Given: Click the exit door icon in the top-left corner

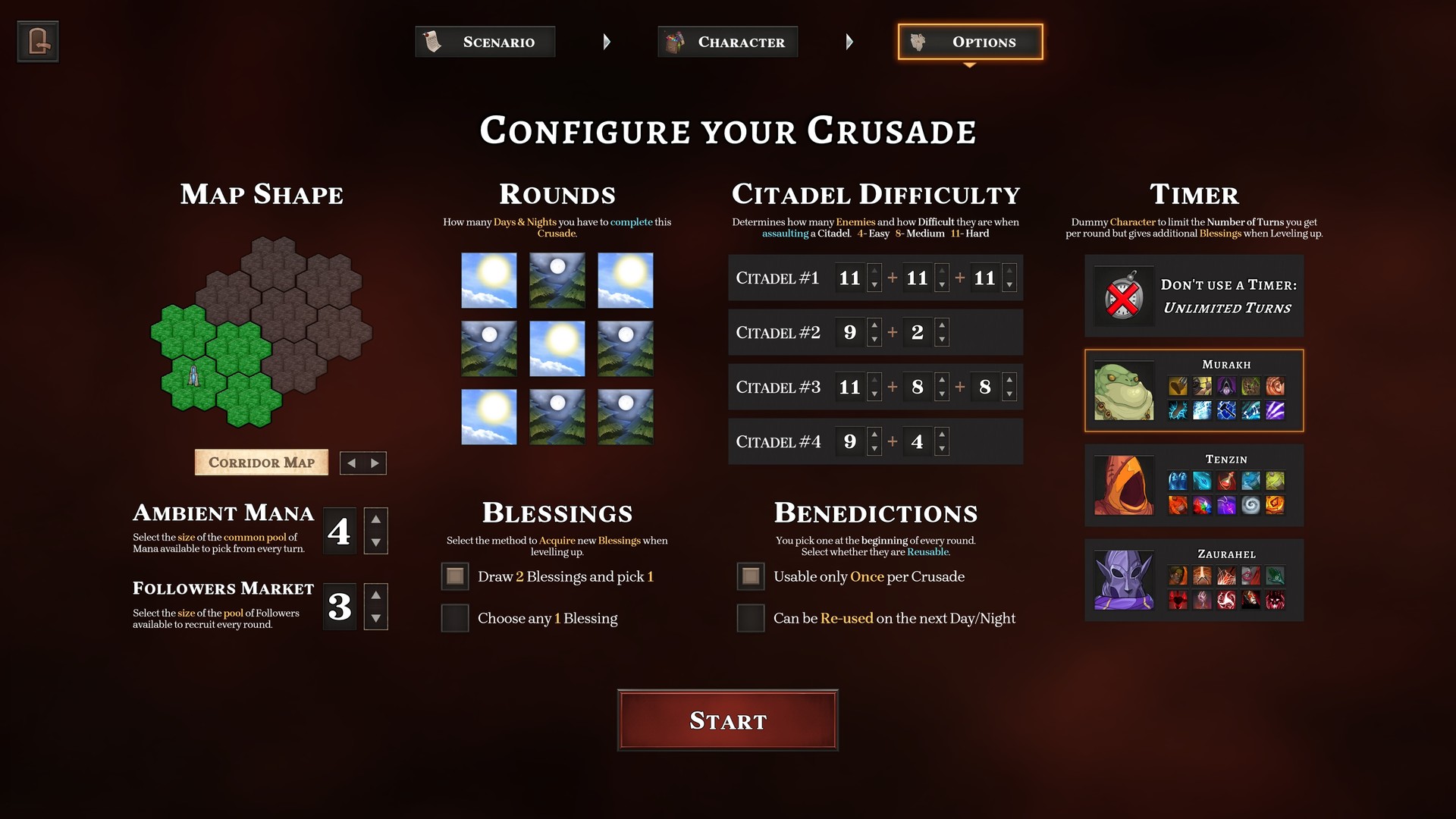Looking at the screenshot, I should [x=36, y=41].
